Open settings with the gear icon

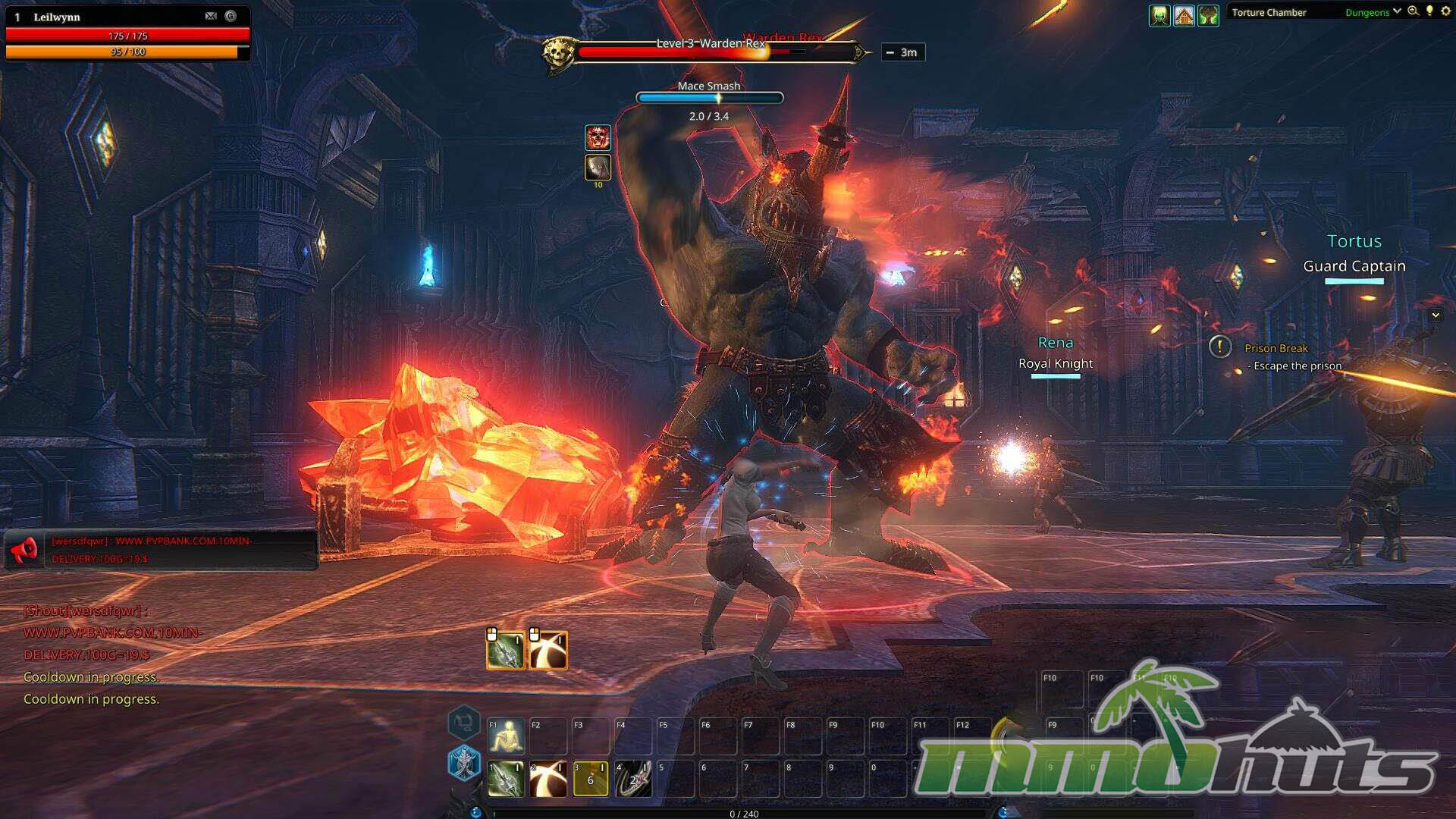point(1445,11)
